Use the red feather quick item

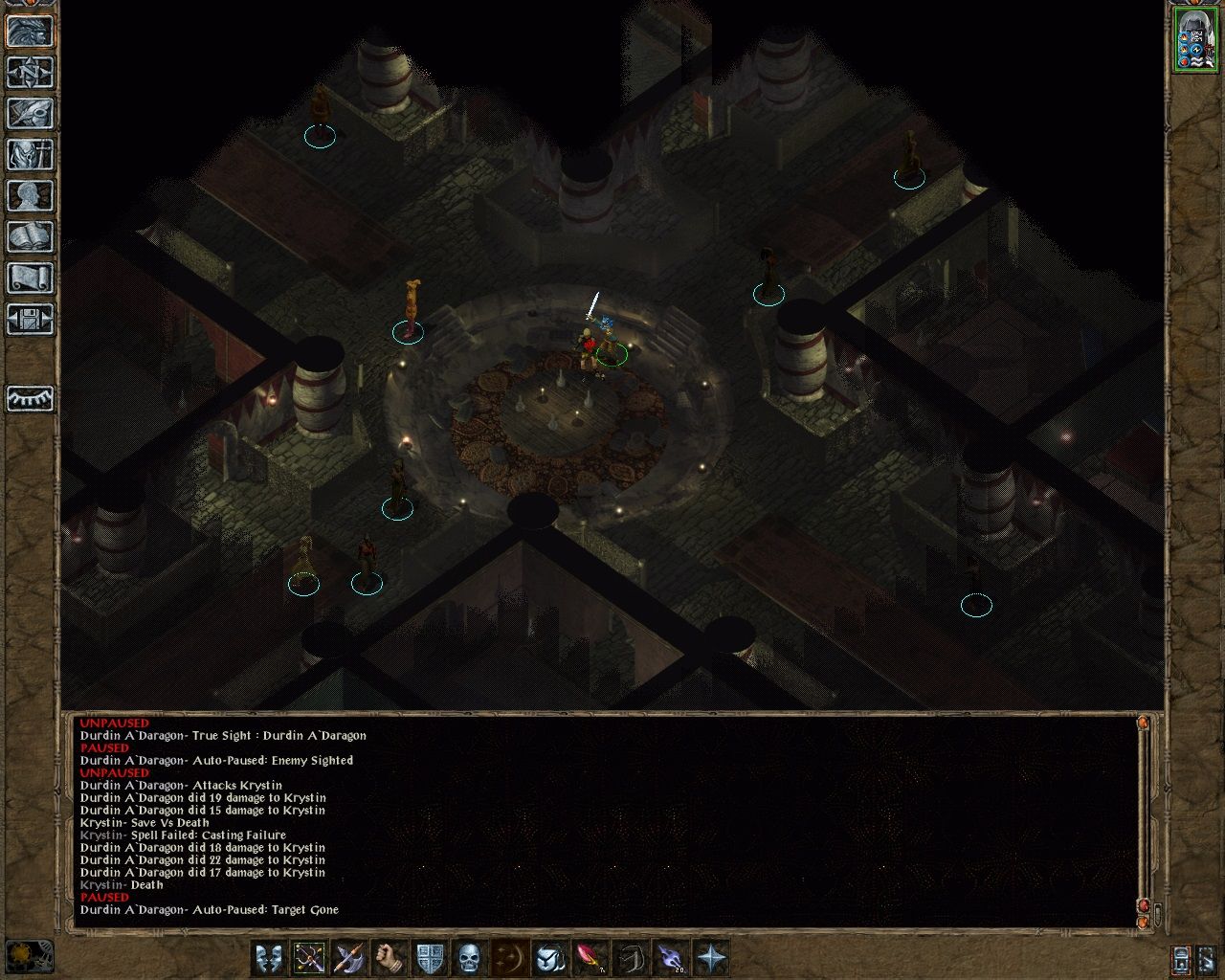click(590, 958)
